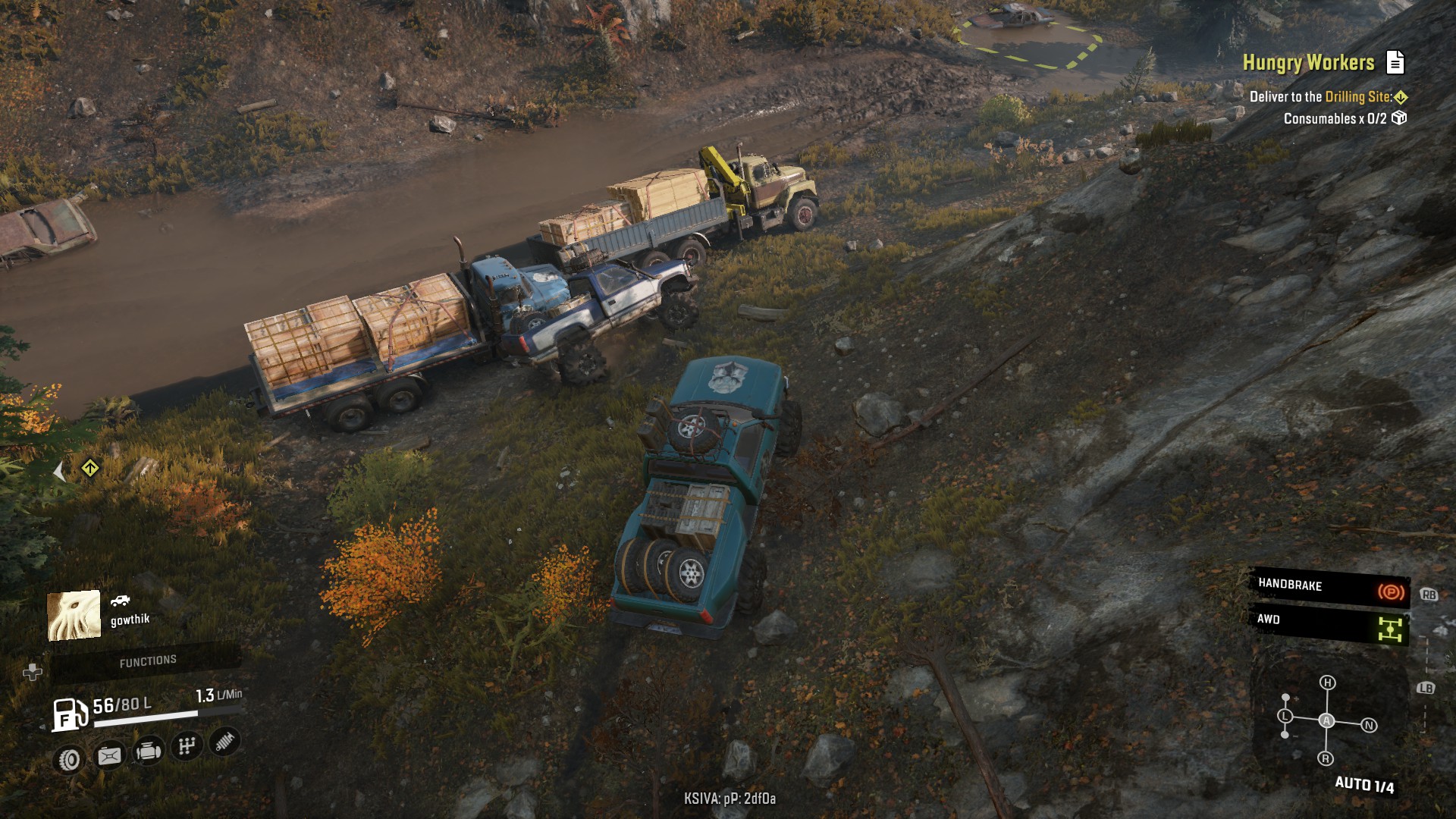Viewport: 1456px width, 819px height.
Task: Check the suspension damage icon
Action: coord(224,741)
